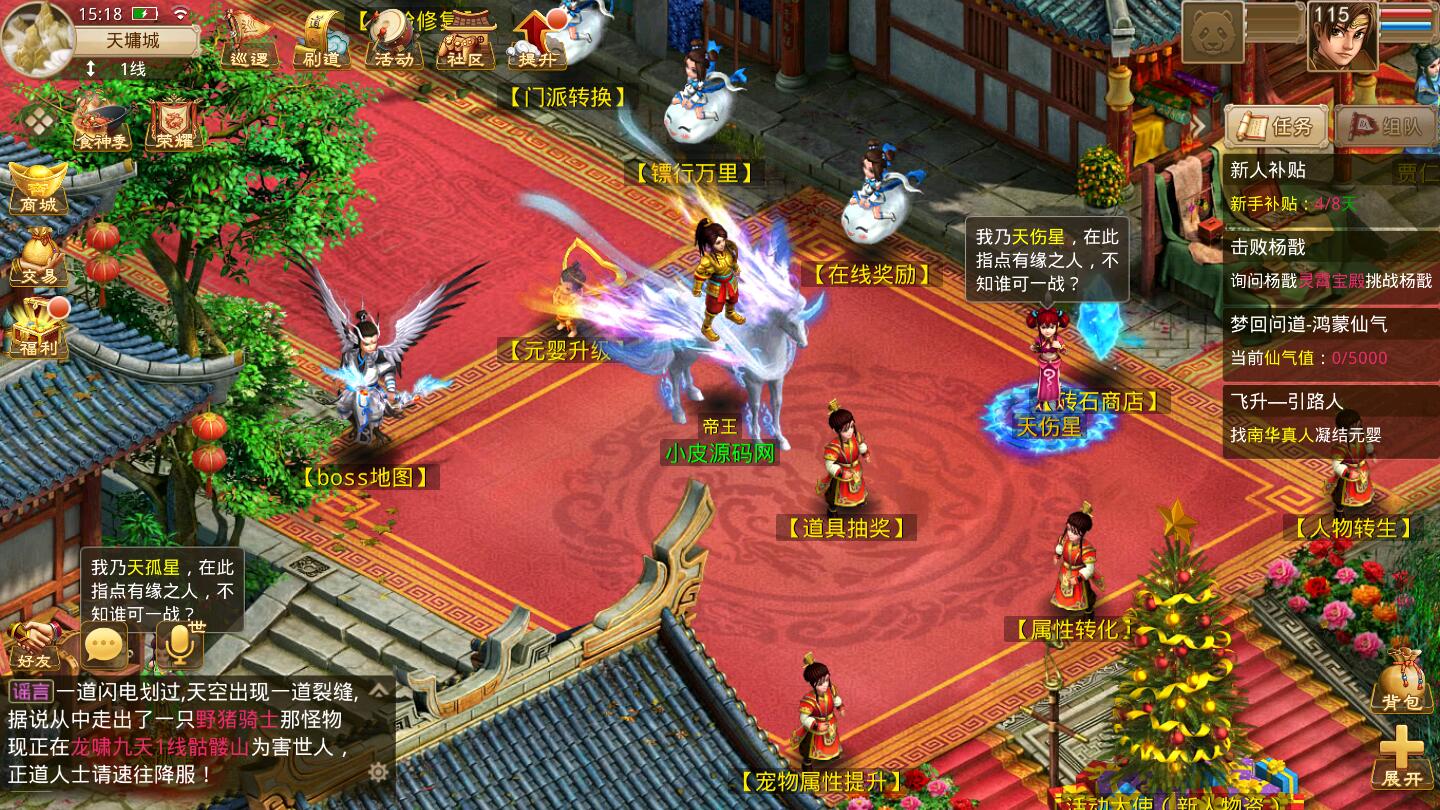Toggle the chat bubble emoticon panel

(x=102, y=645)
